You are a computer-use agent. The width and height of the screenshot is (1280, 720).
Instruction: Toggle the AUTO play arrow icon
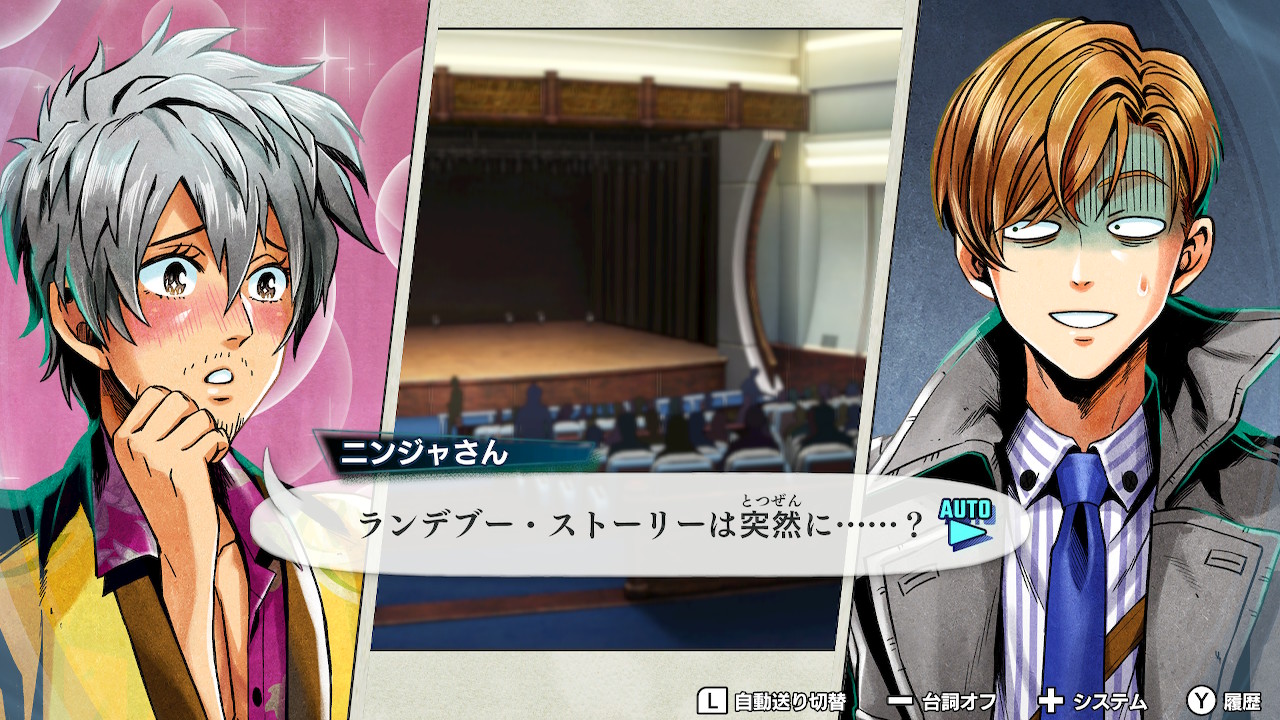pos(966,523)
